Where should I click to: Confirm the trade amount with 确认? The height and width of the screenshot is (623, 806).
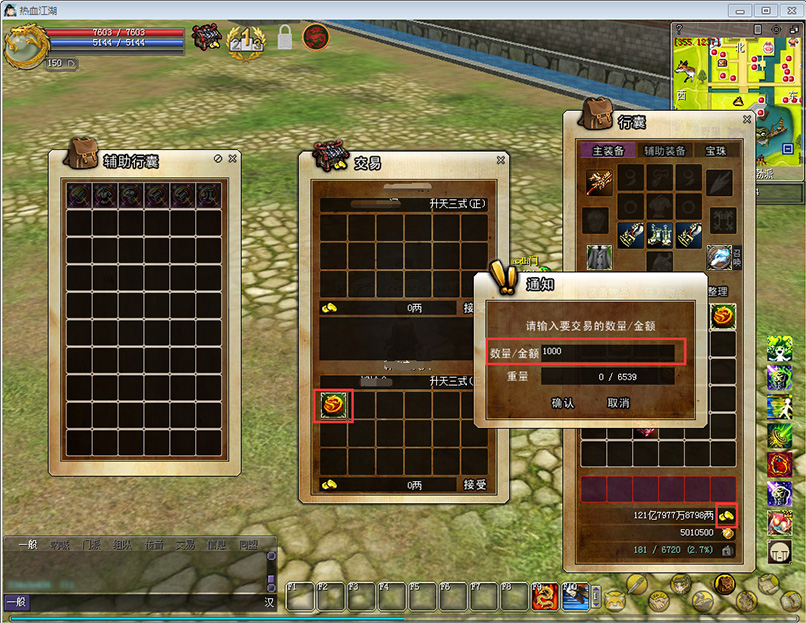click(x=563, y=403)
